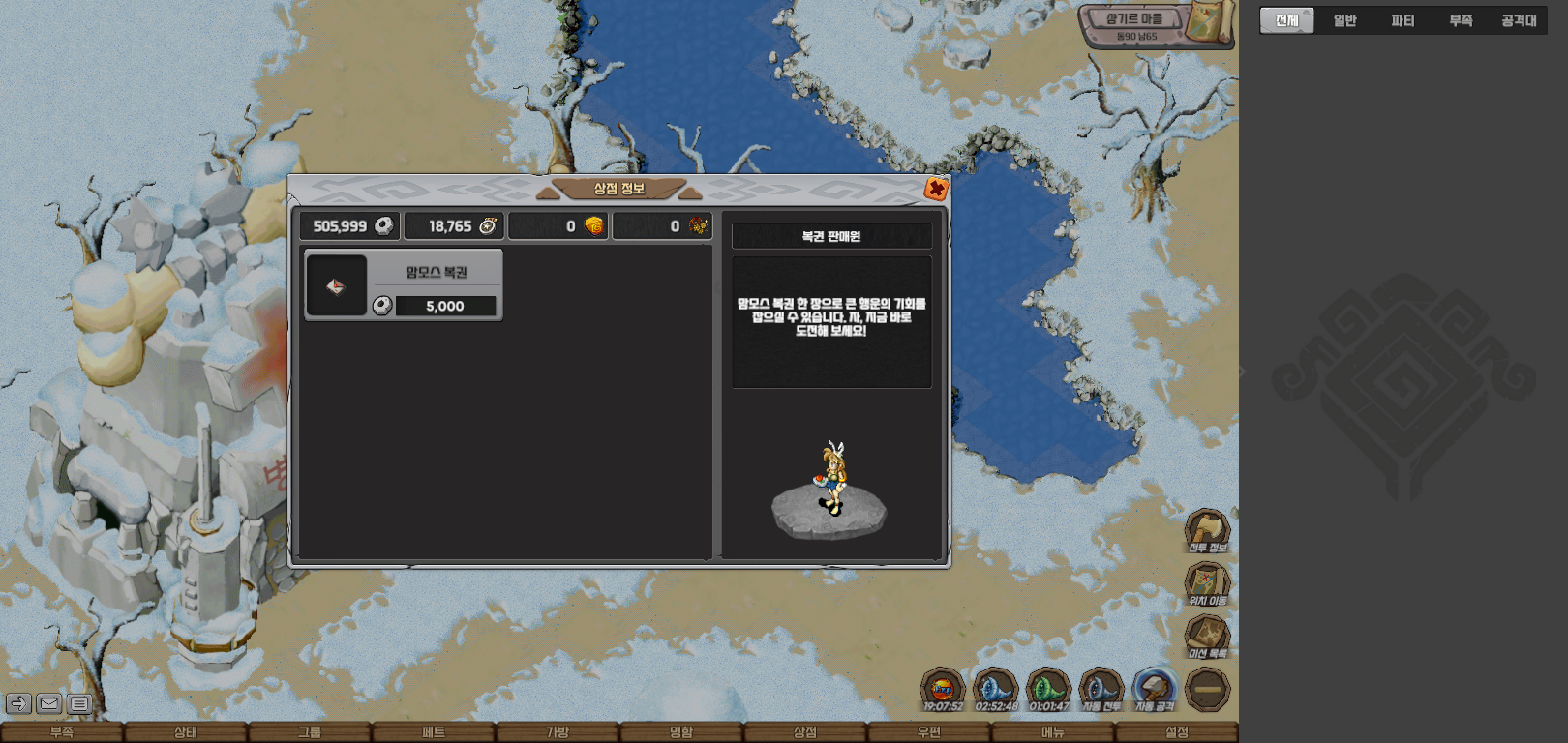Open the 펫 pet menu
The height and width of the screenshot is (743, 1568).
[434, 732]
